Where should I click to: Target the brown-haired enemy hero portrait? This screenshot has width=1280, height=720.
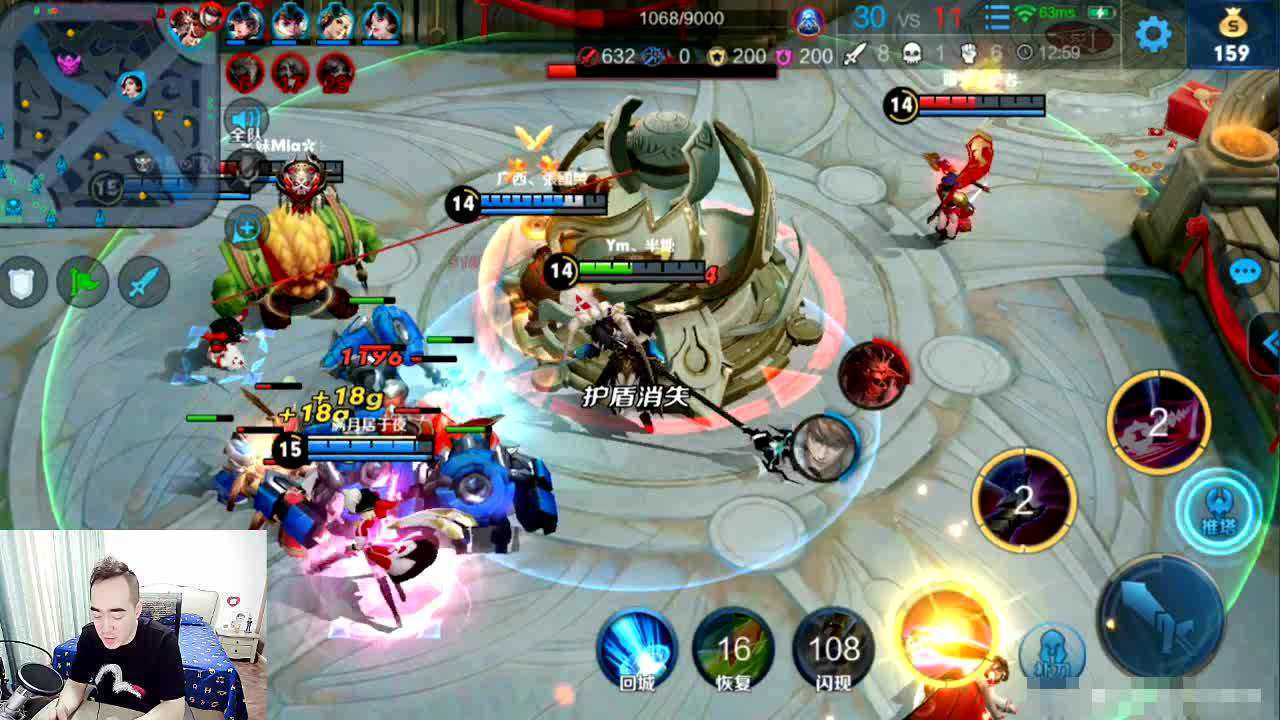click(826, 447)
